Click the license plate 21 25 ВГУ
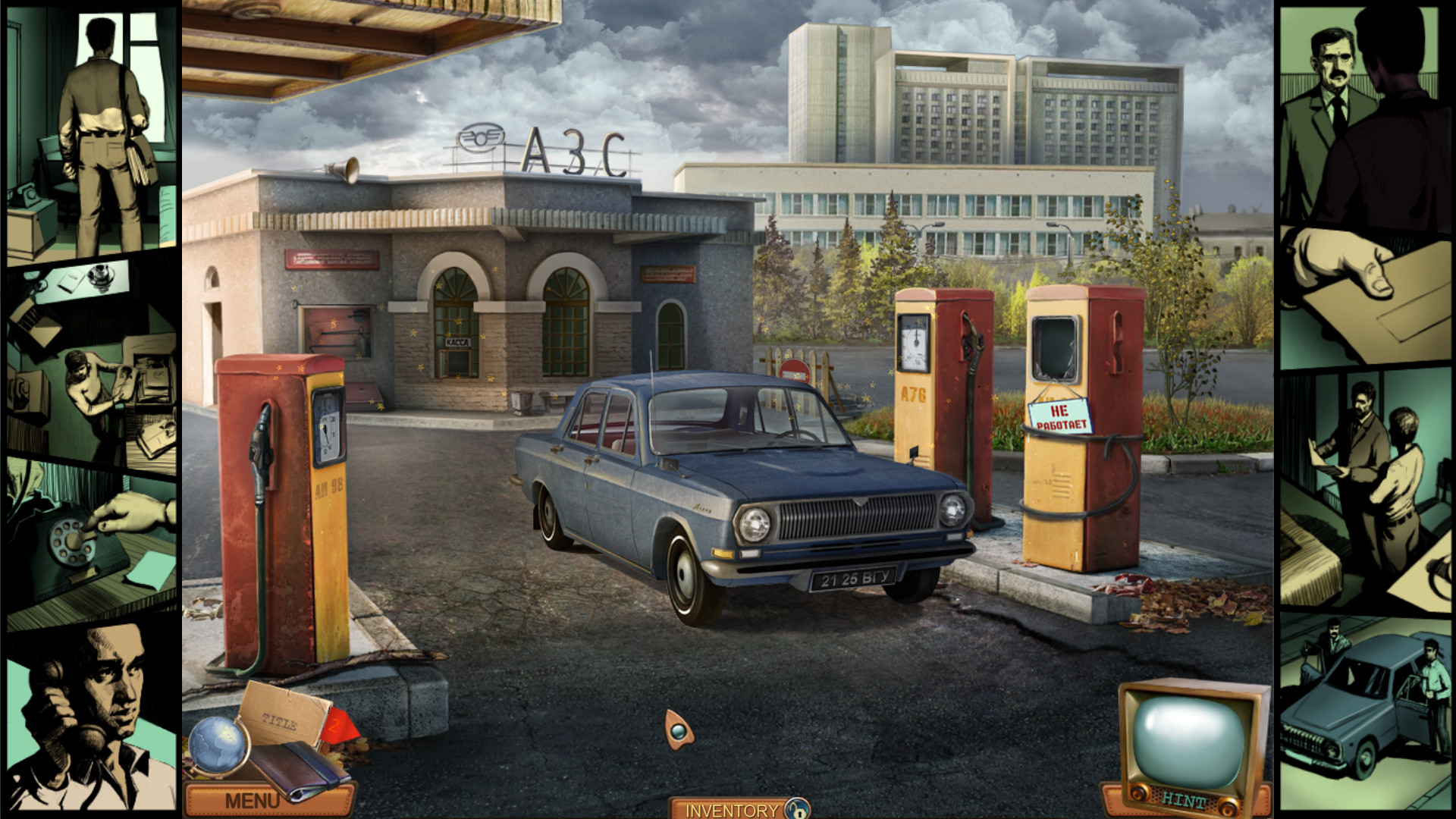The image size is (1456, 819). [855, 580]
